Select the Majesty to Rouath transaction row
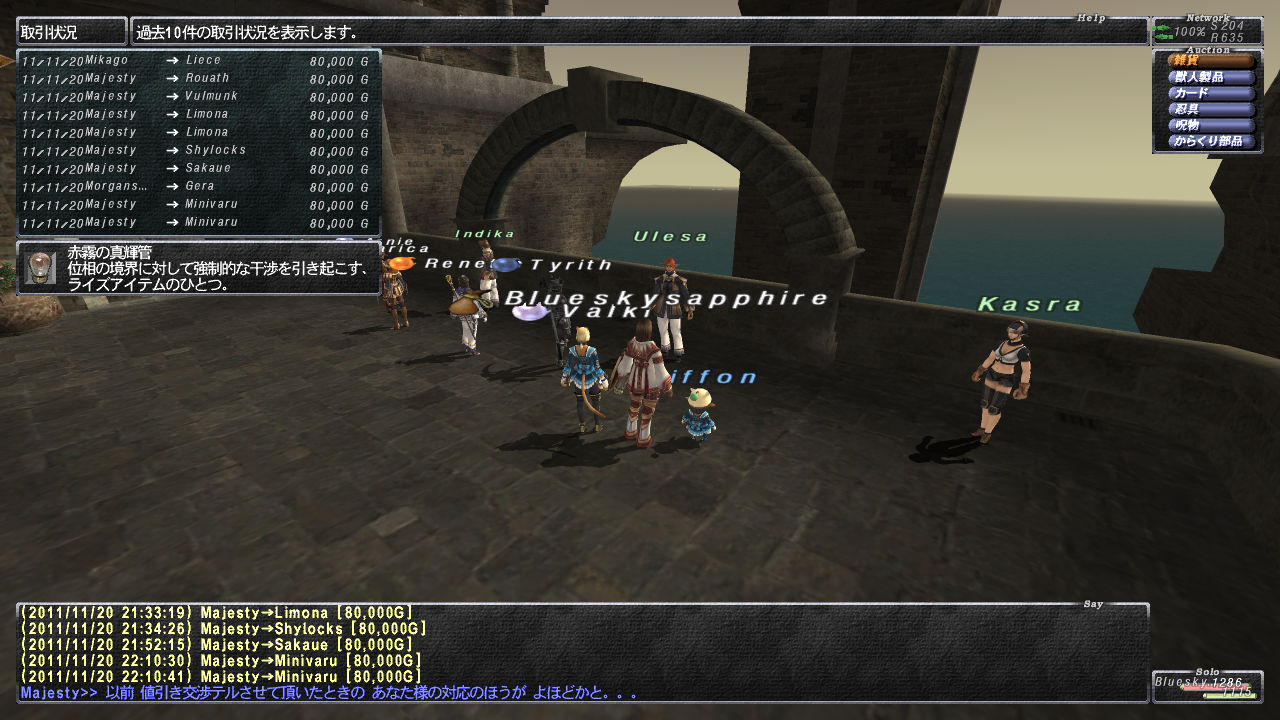Screen dimensions: 1280x720 point(198,79)
